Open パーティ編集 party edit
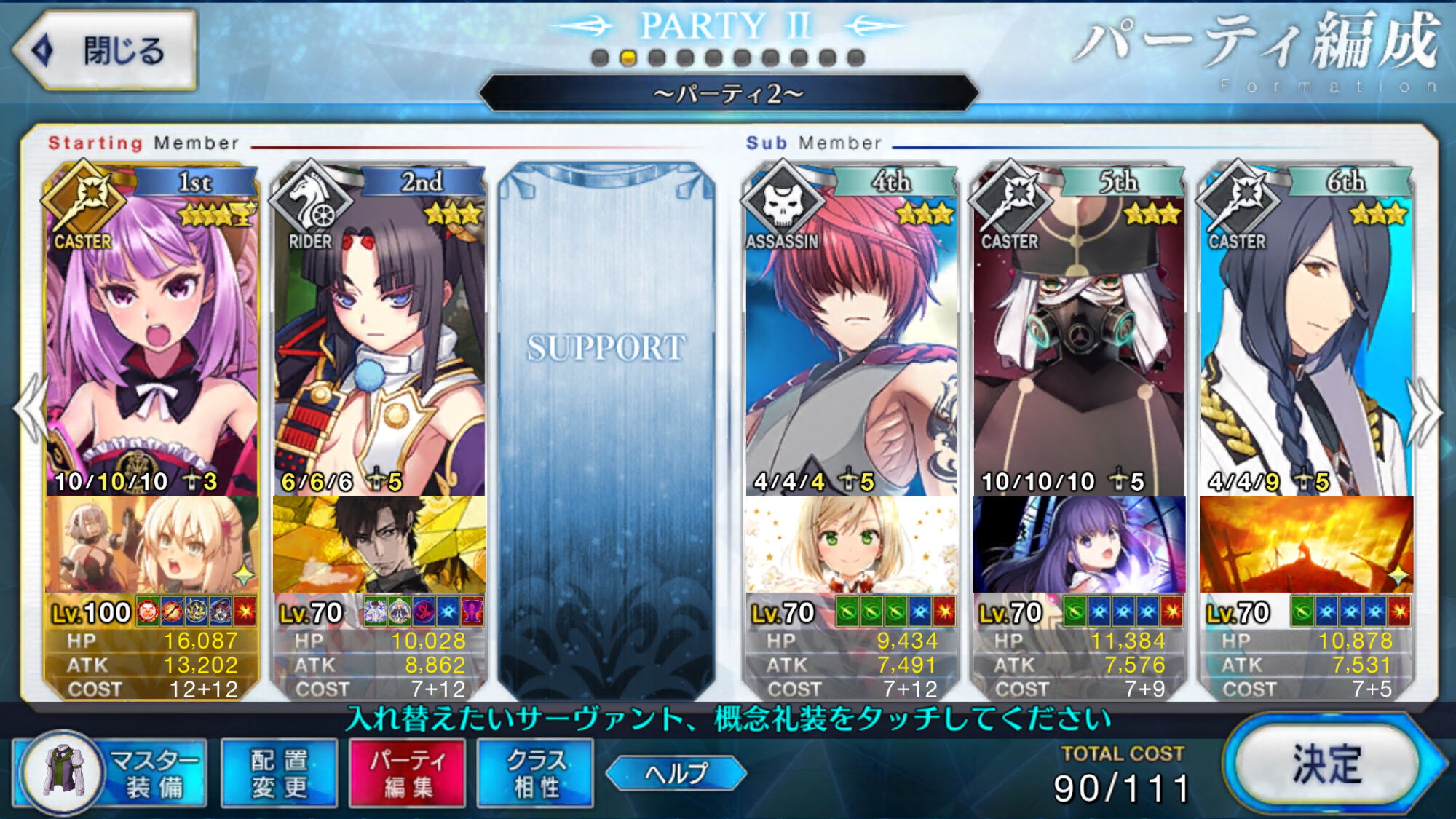The height and width of the screenshot is (819, 1456). point(407,773)
